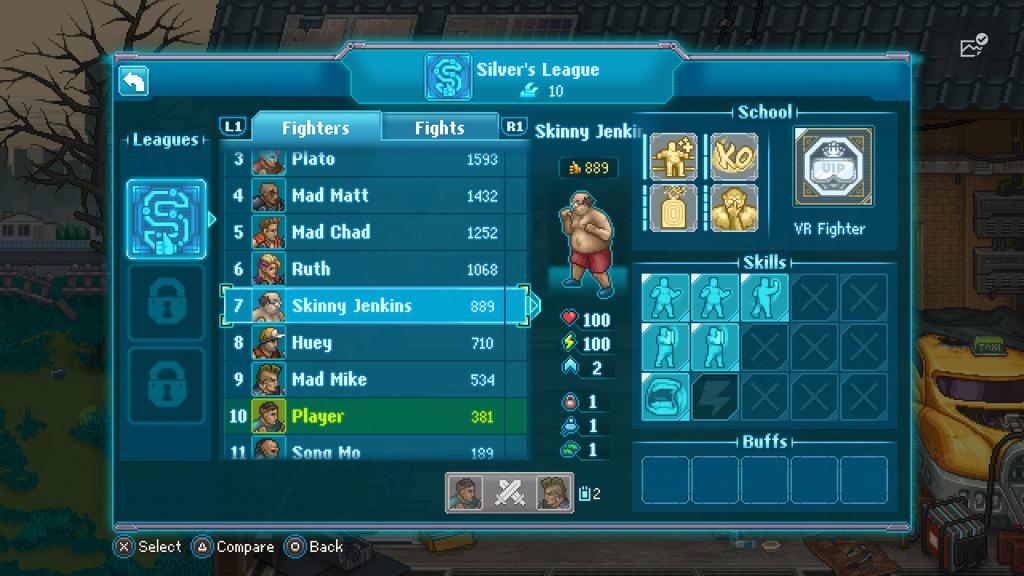The image size is (1024, 576).
Task: Select Mad Matt in the fighter list
Action: [x=374, y=196]
